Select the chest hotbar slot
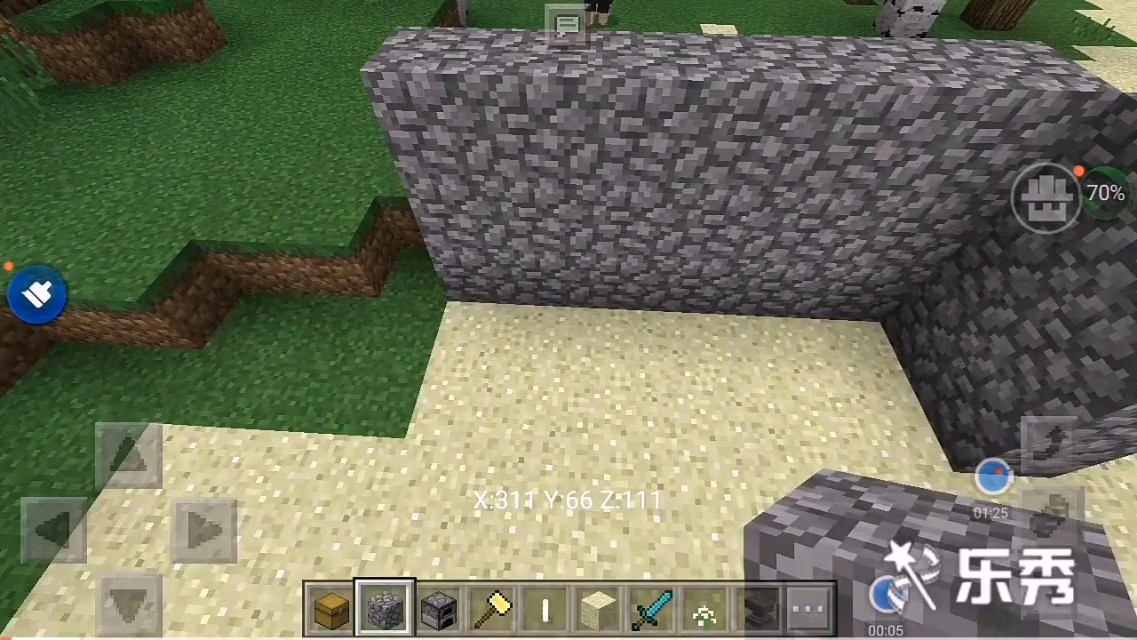The image size is (1137, 640). coord(331,607)
